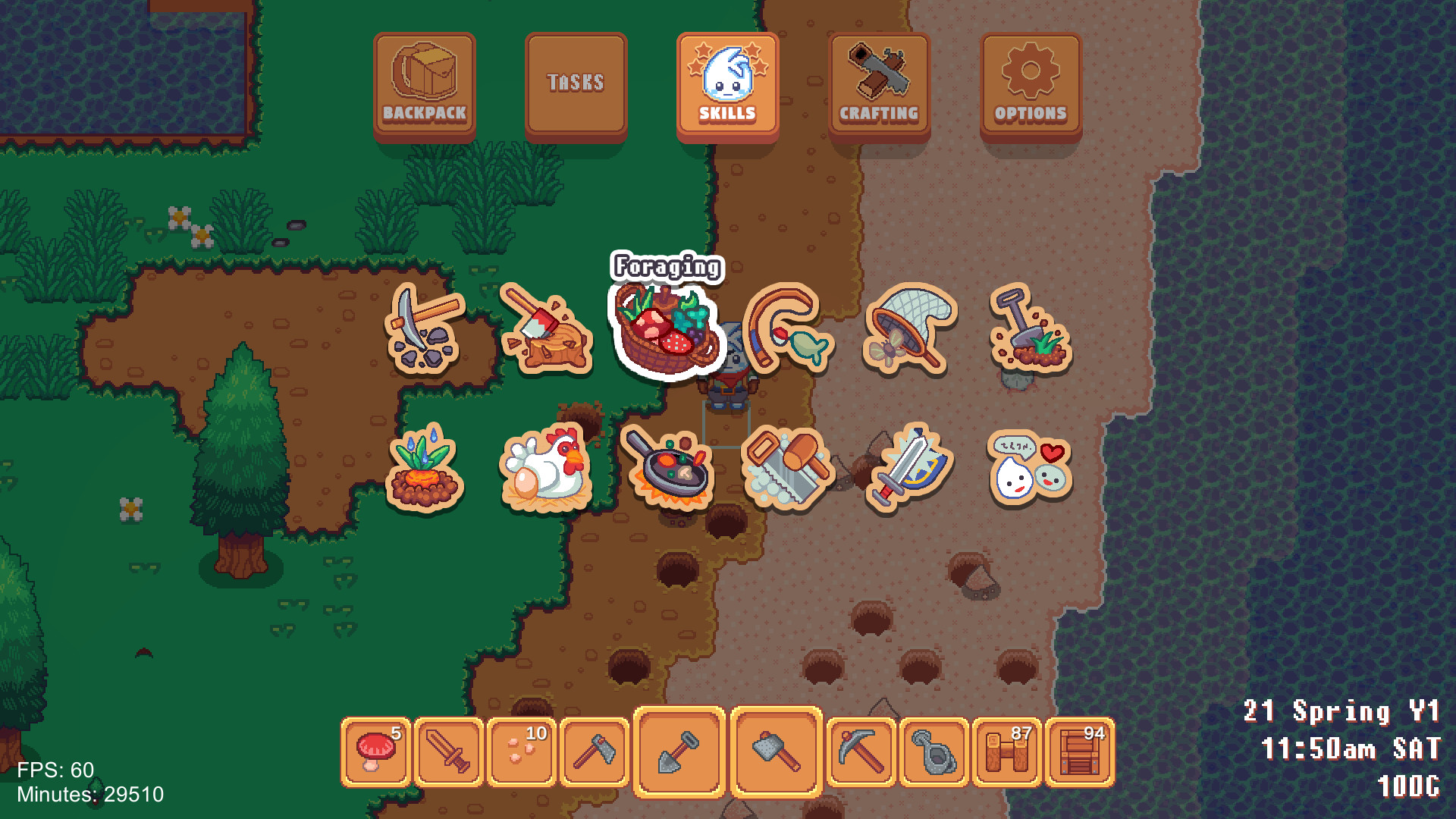Image resolution: width=1456 pixels, height=819 pixels.
Task: Open the Farming carrot skill
Action: point(423,466)
